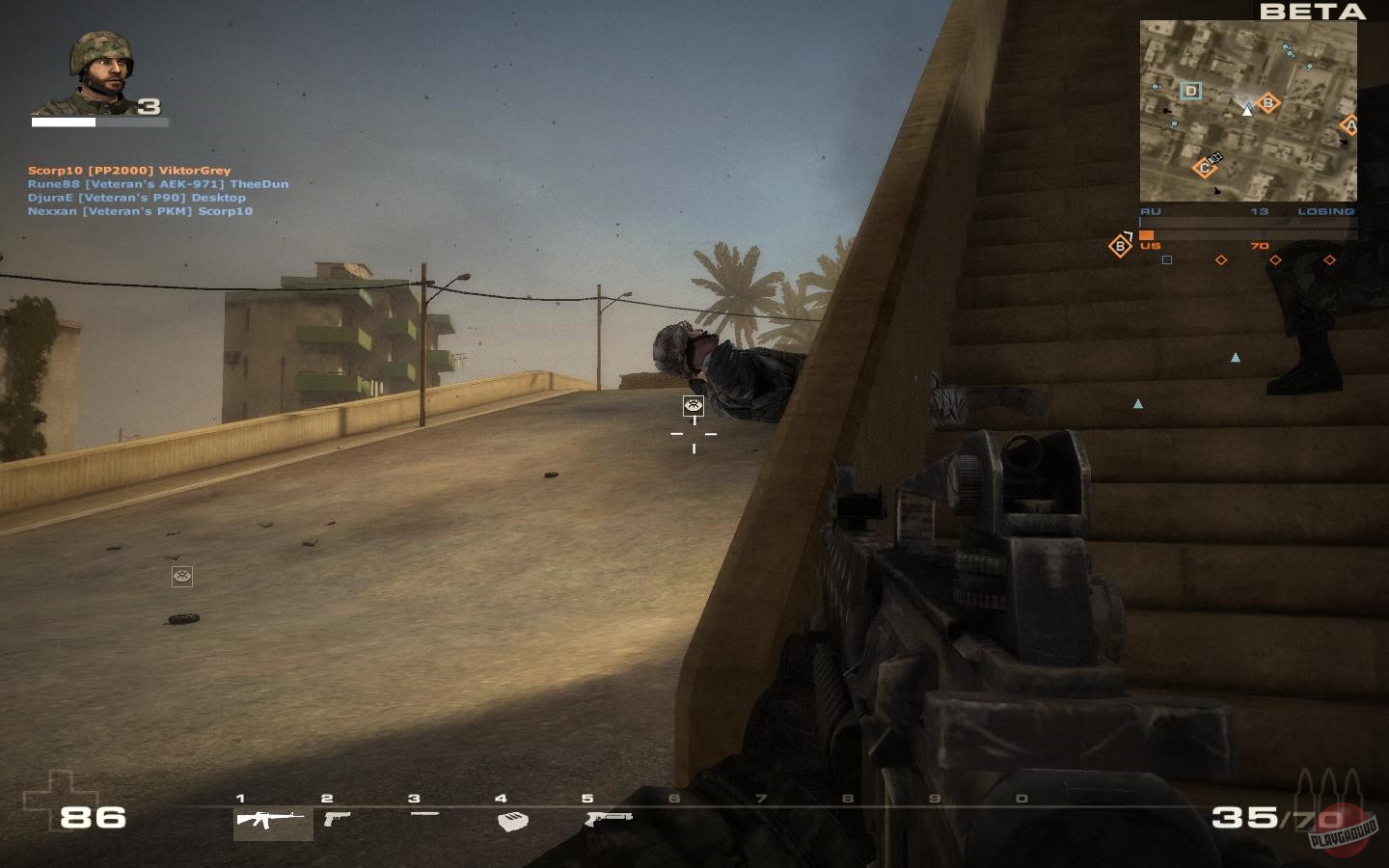
Task: Click flag point C marker on the minimap
Action: click(1205, 168)
